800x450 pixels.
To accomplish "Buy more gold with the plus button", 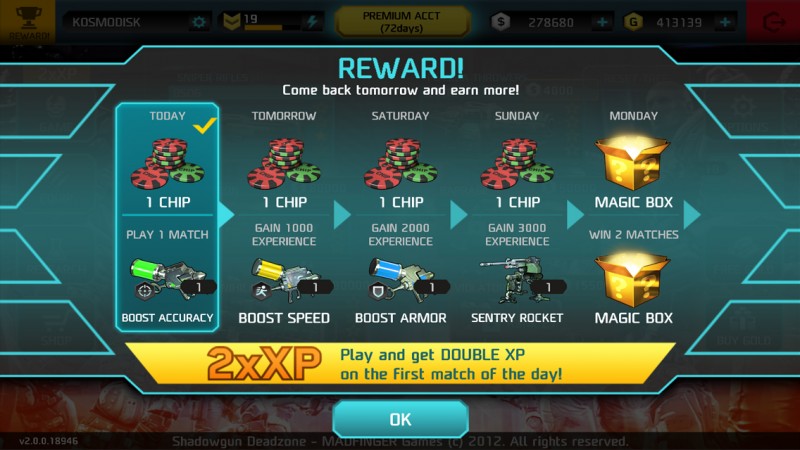I will 725,22.
